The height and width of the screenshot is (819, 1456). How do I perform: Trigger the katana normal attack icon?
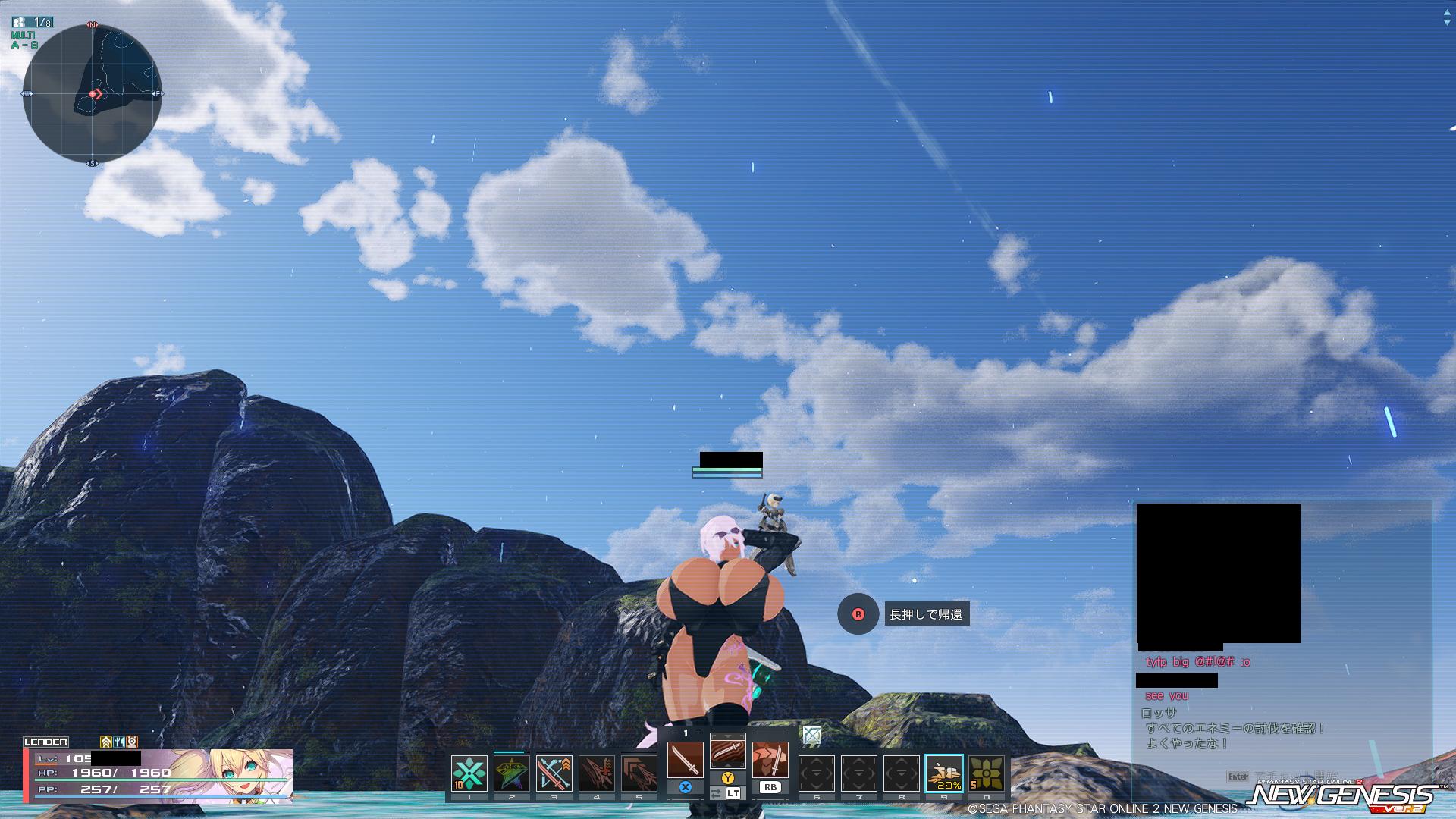click(x=685, y=760)
